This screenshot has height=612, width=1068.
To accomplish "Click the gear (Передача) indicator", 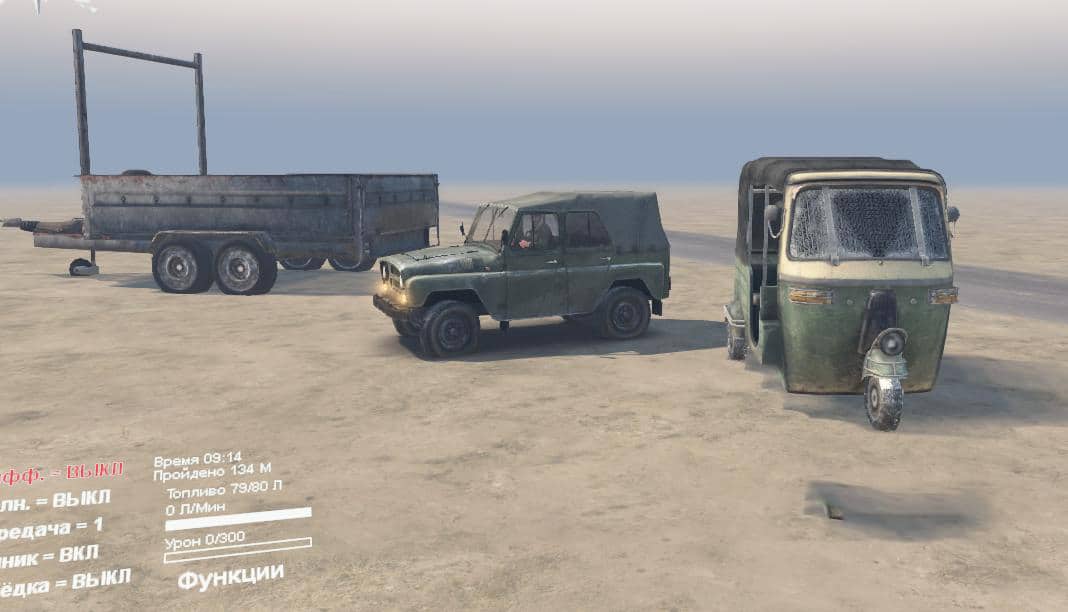I will 52,528.
